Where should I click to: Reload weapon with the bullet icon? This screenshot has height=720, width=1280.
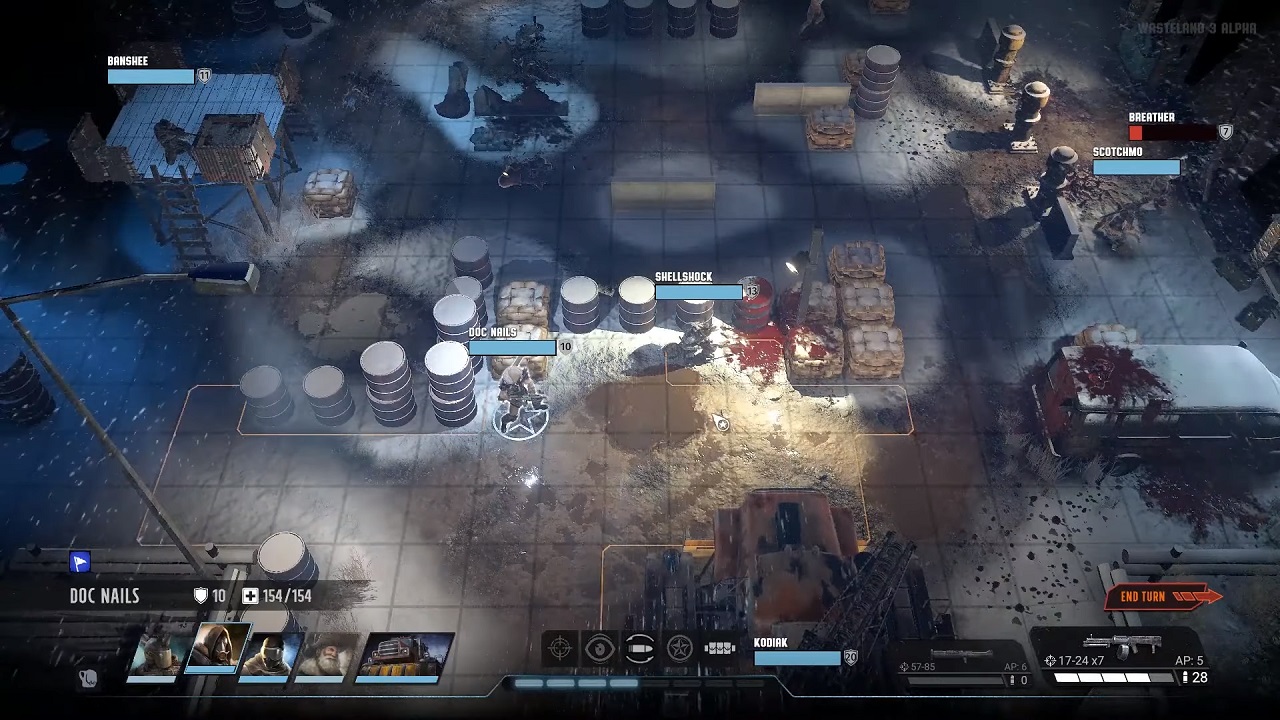[640, 649]
